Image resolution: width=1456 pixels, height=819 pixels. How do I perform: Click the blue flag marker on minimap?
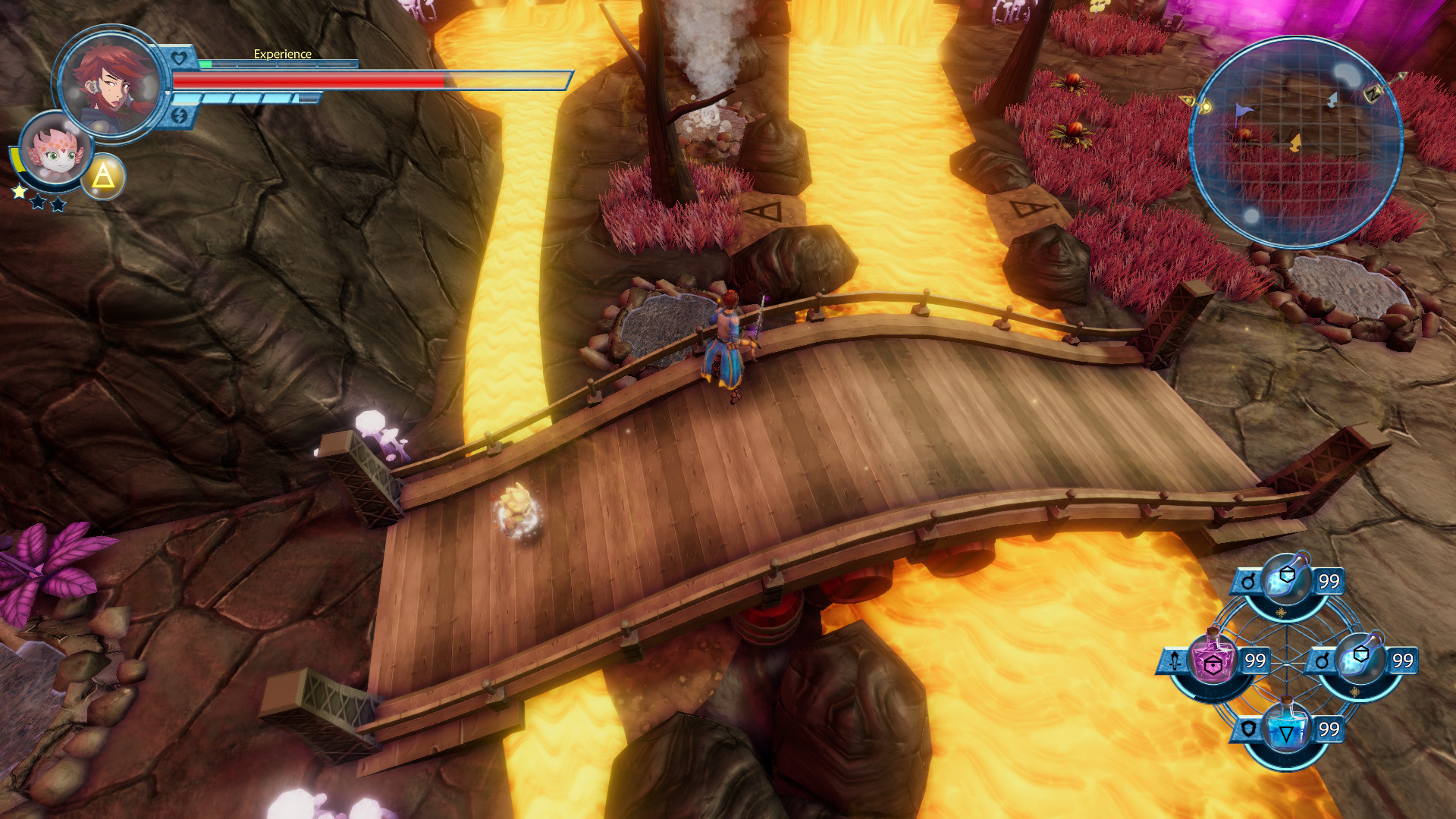pyautogui.click(x=1242, y=112)
